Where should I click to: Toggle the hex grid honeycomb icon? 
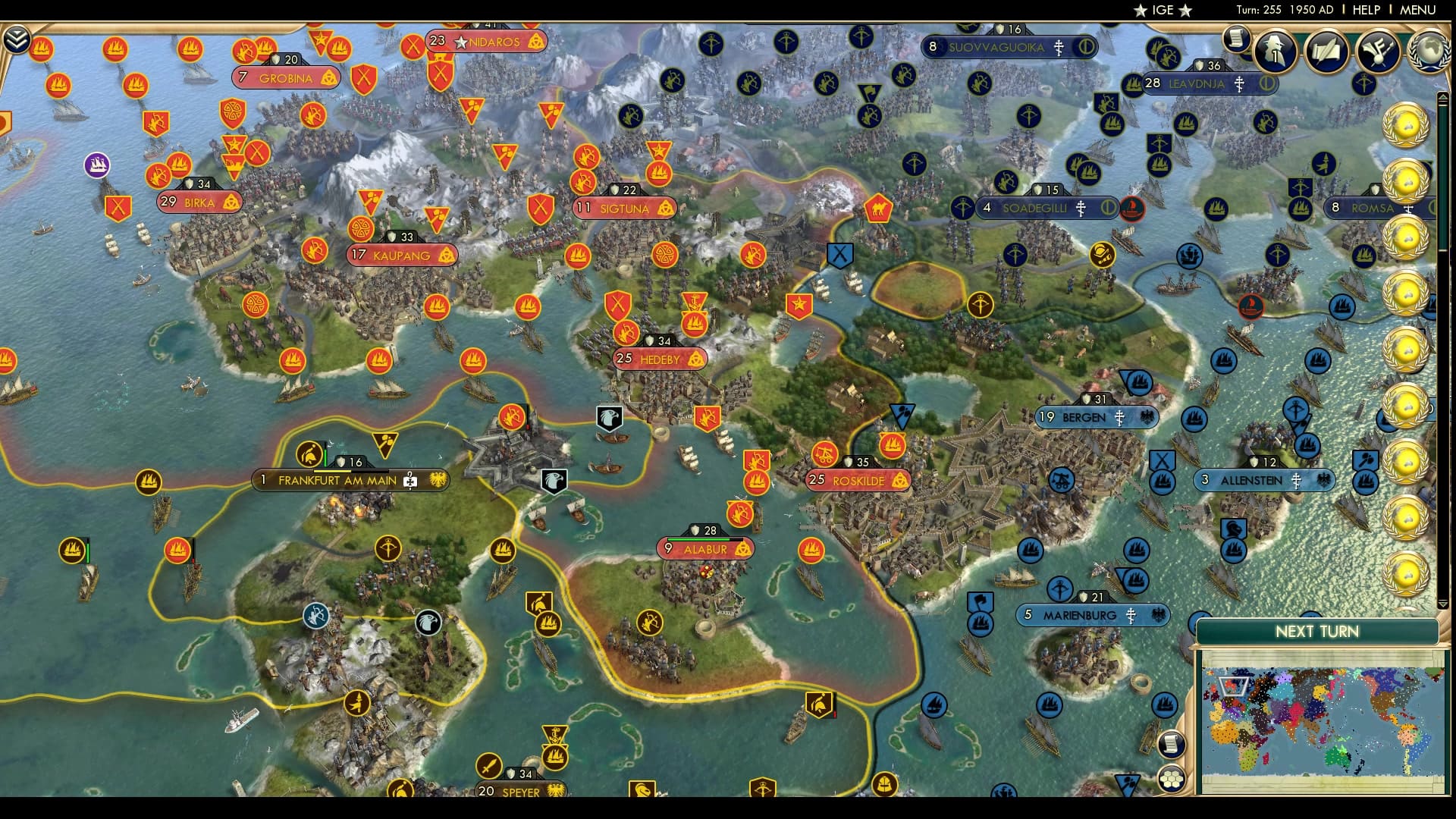[x=1172, y=777]
